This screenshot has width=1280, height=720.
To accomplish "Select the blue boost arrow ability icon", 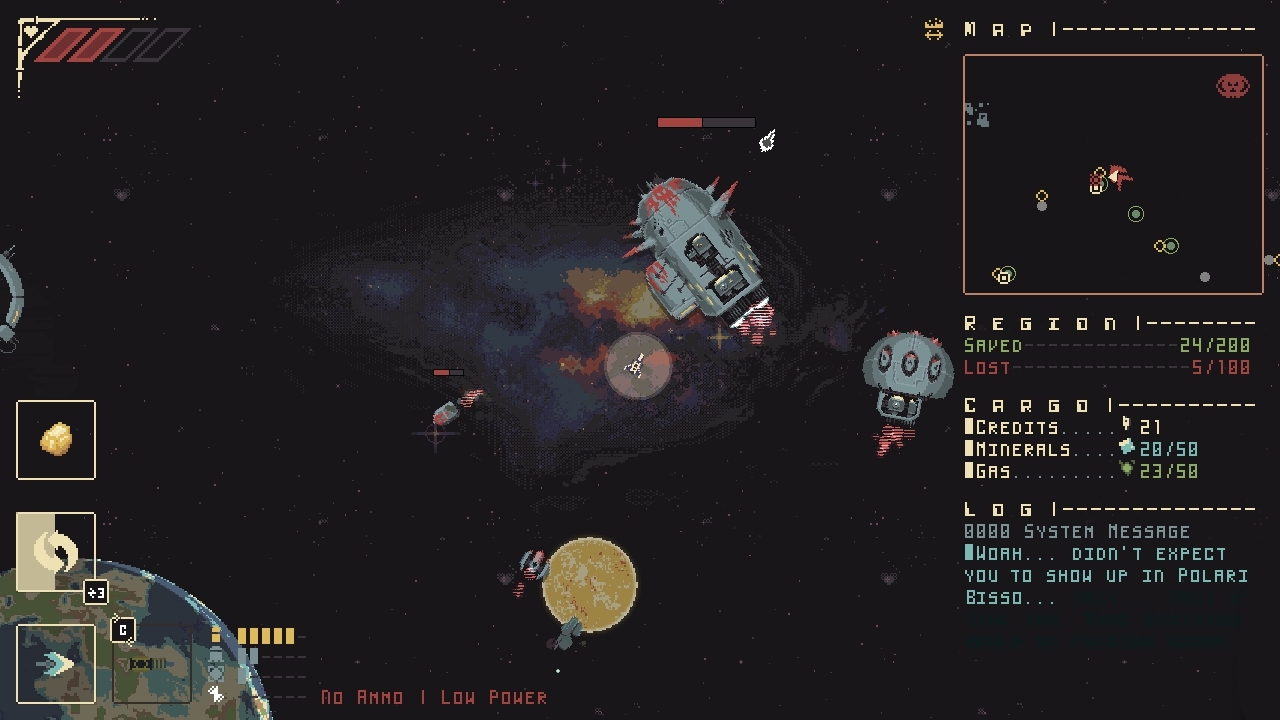I will (x=55, y=663).
